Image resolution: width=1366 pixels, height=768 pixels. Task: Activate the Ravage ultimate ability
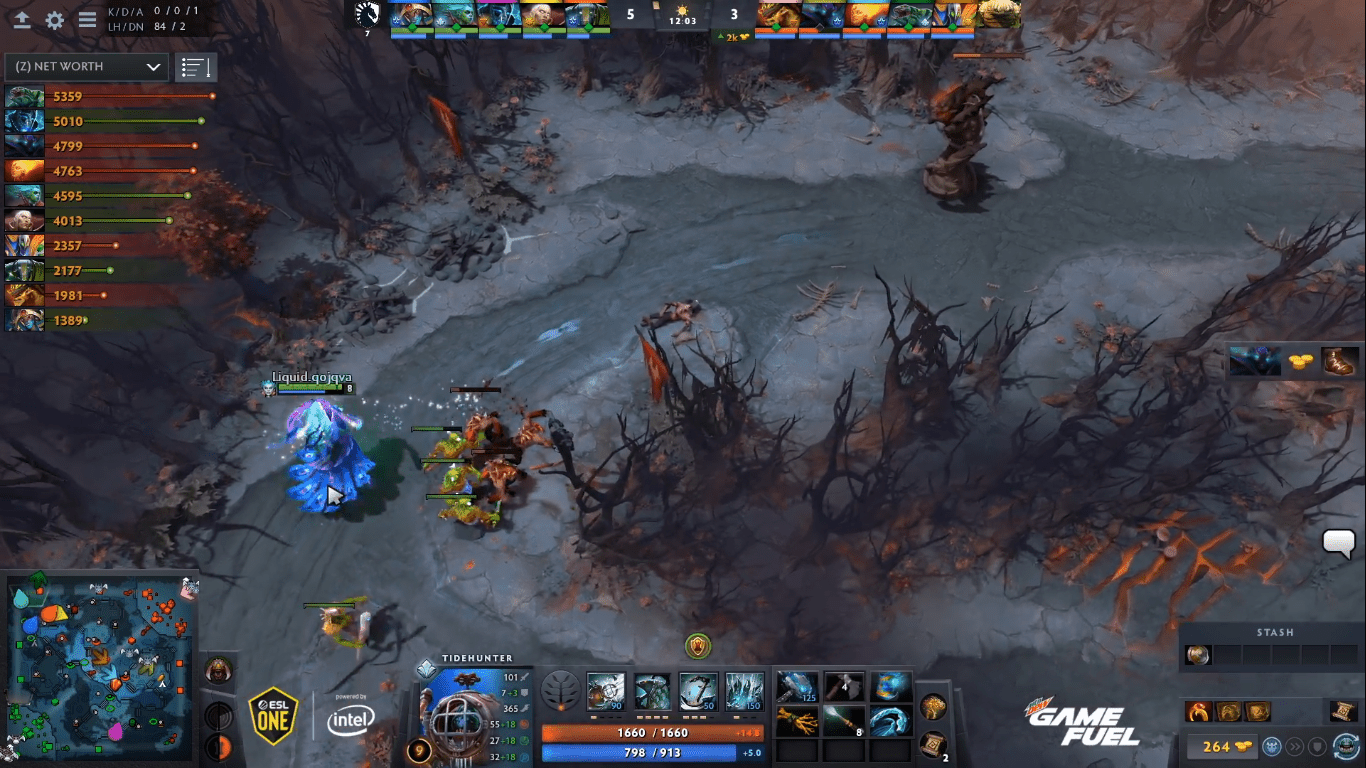click(744, 691)
